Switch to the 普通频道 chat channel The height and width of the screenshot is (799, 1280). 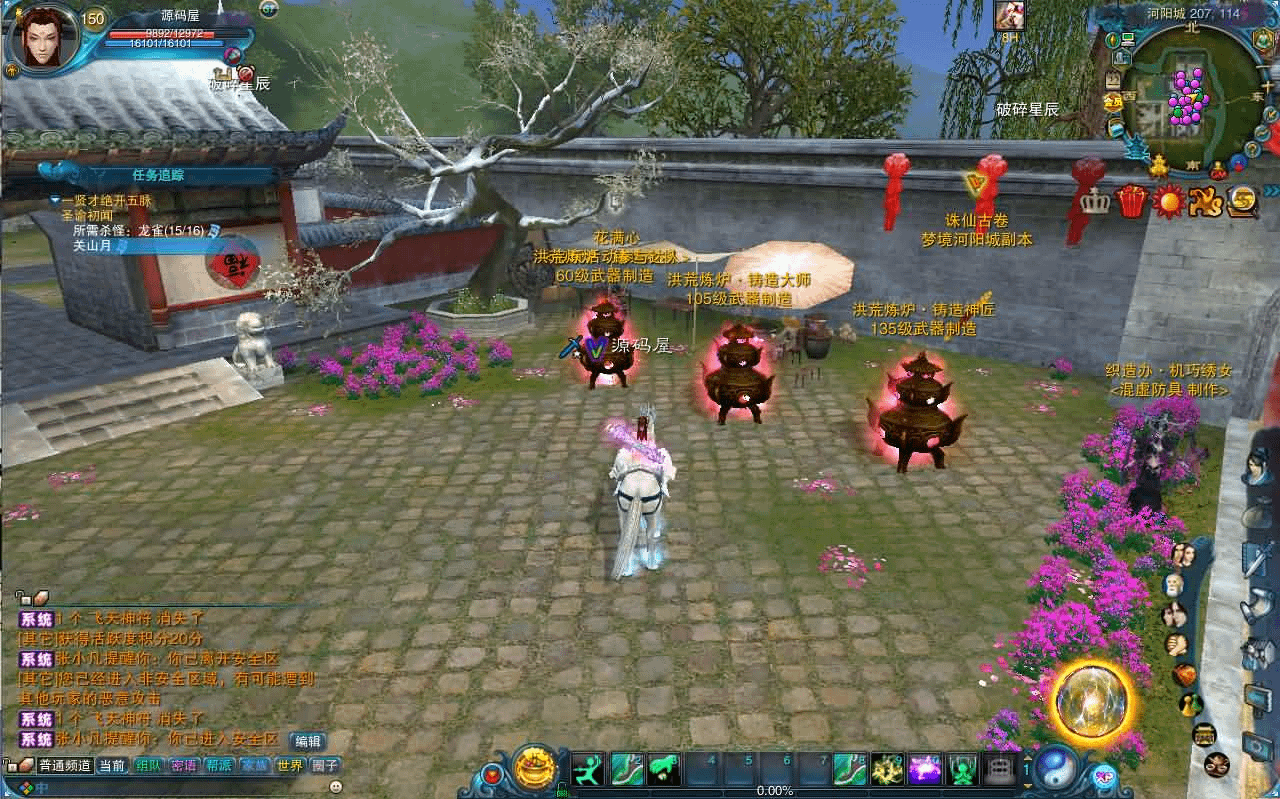(64, 766)
